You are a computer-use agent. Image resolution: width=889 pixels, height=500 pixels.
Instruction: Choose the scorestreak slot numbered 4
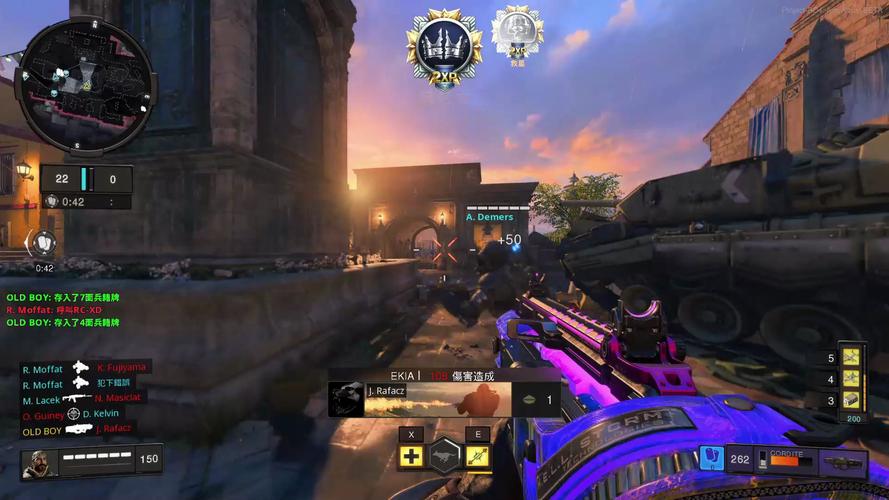pos(851,378)
